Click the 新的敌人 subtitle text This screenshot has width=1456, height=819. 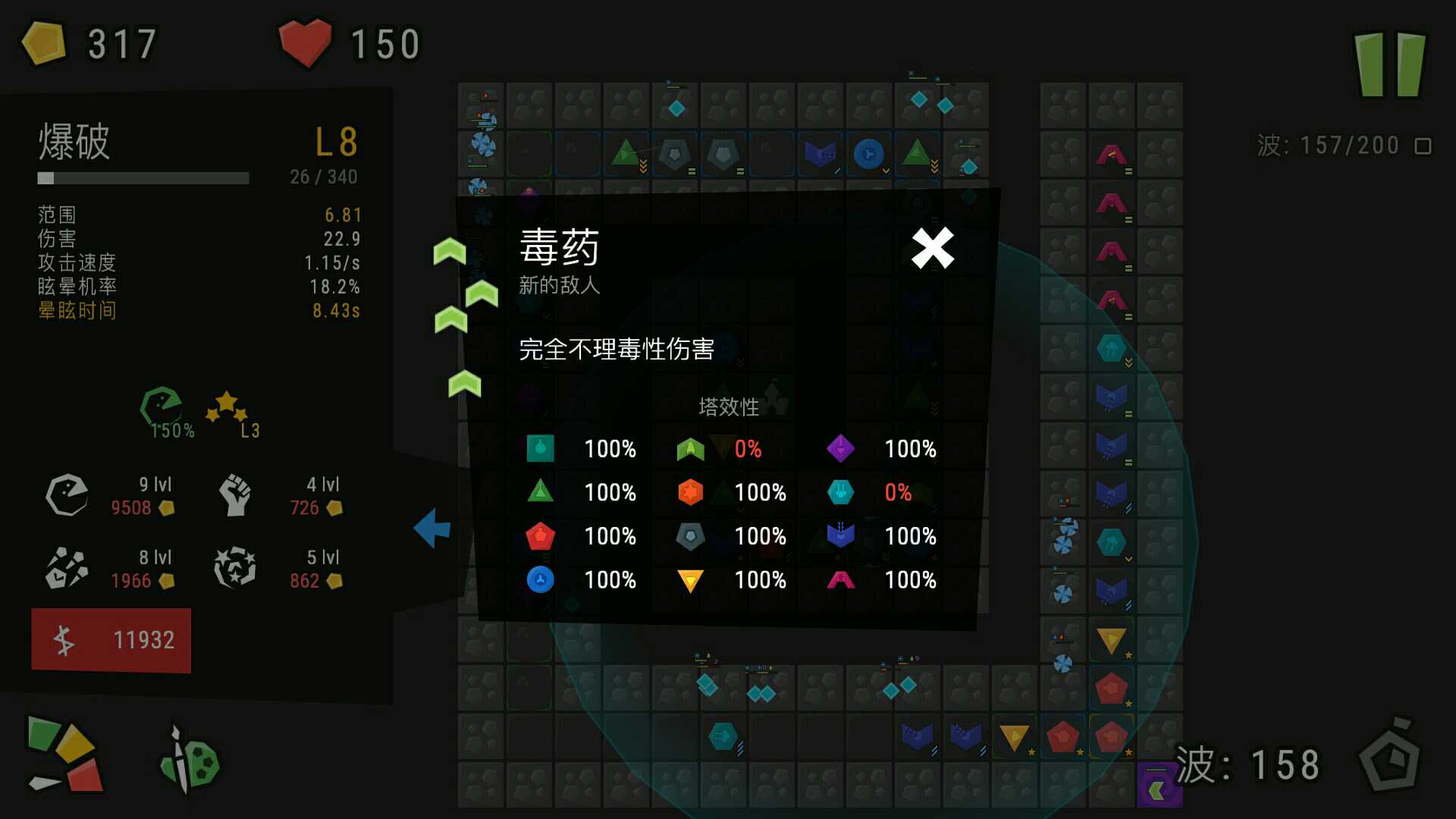click(x=558, y=286)
